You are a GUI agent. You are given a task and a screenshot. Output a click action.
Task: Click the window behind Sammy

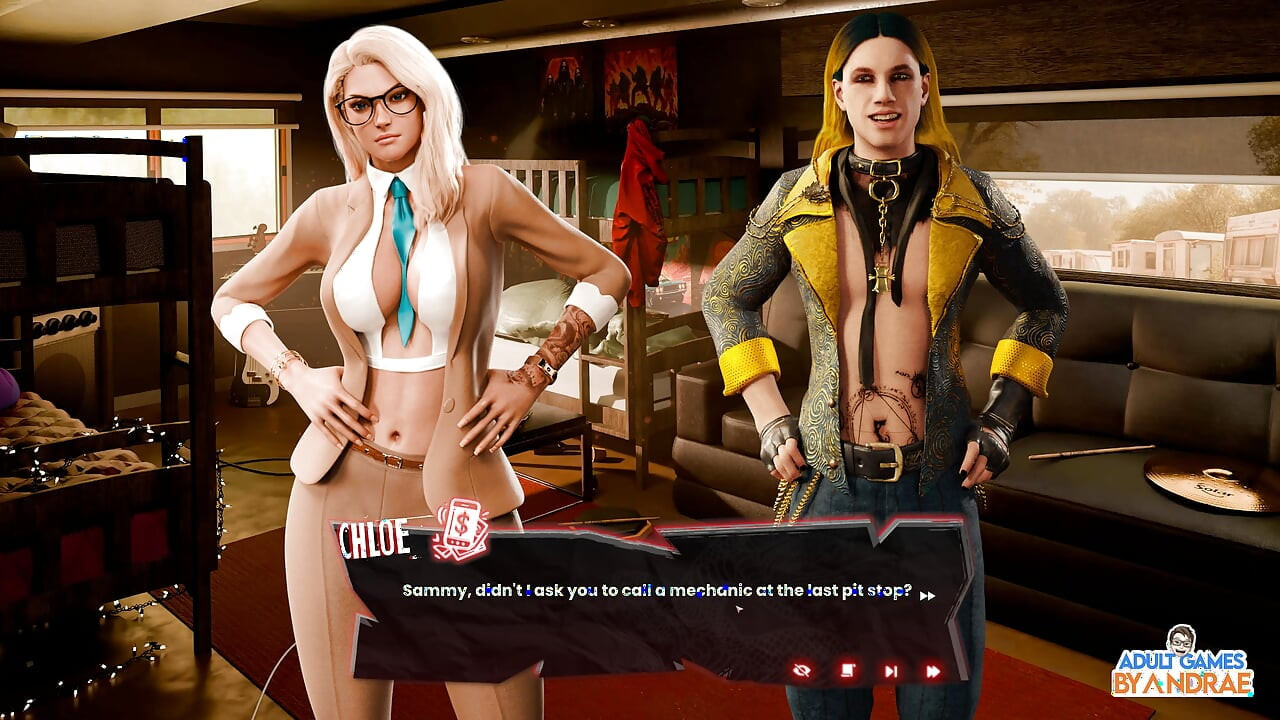point(1120,230)
